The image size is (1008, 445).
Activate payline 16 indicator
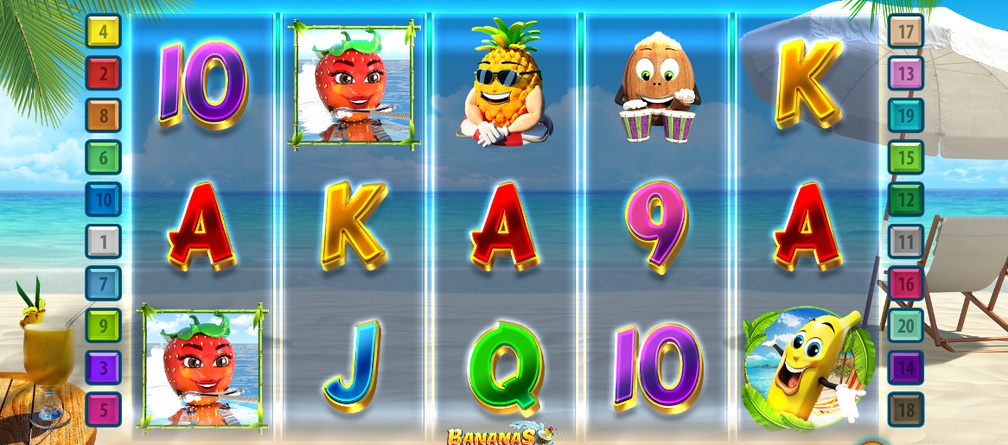906,283
